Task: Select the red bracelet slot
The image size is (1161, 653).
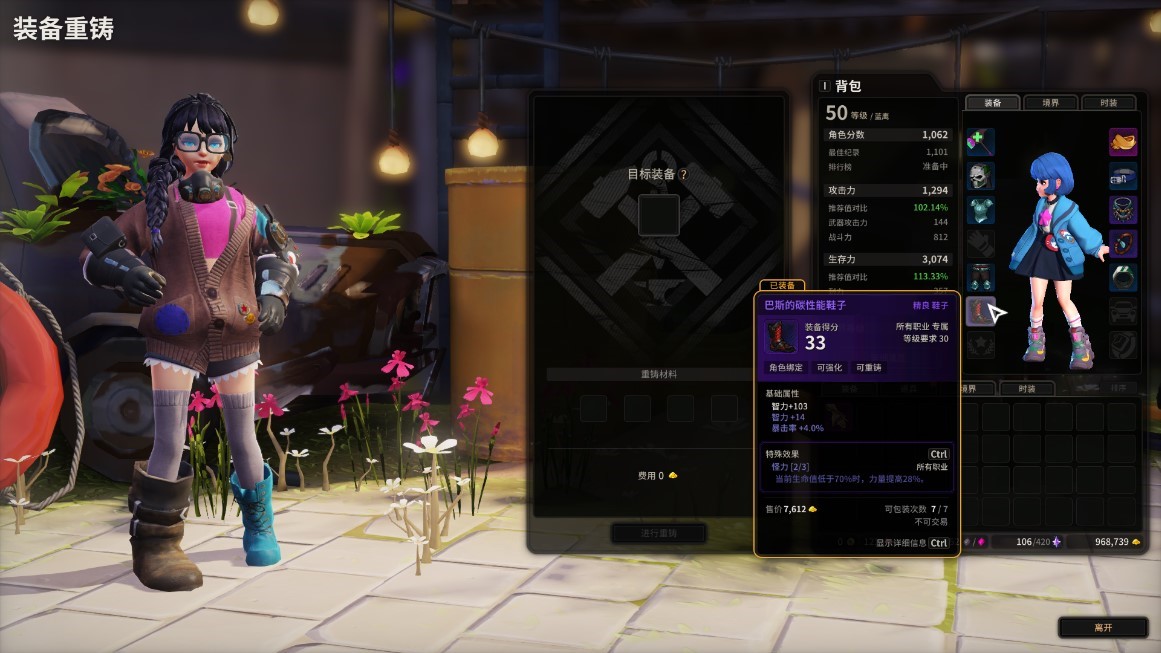Action: [x=1123, y=243]
